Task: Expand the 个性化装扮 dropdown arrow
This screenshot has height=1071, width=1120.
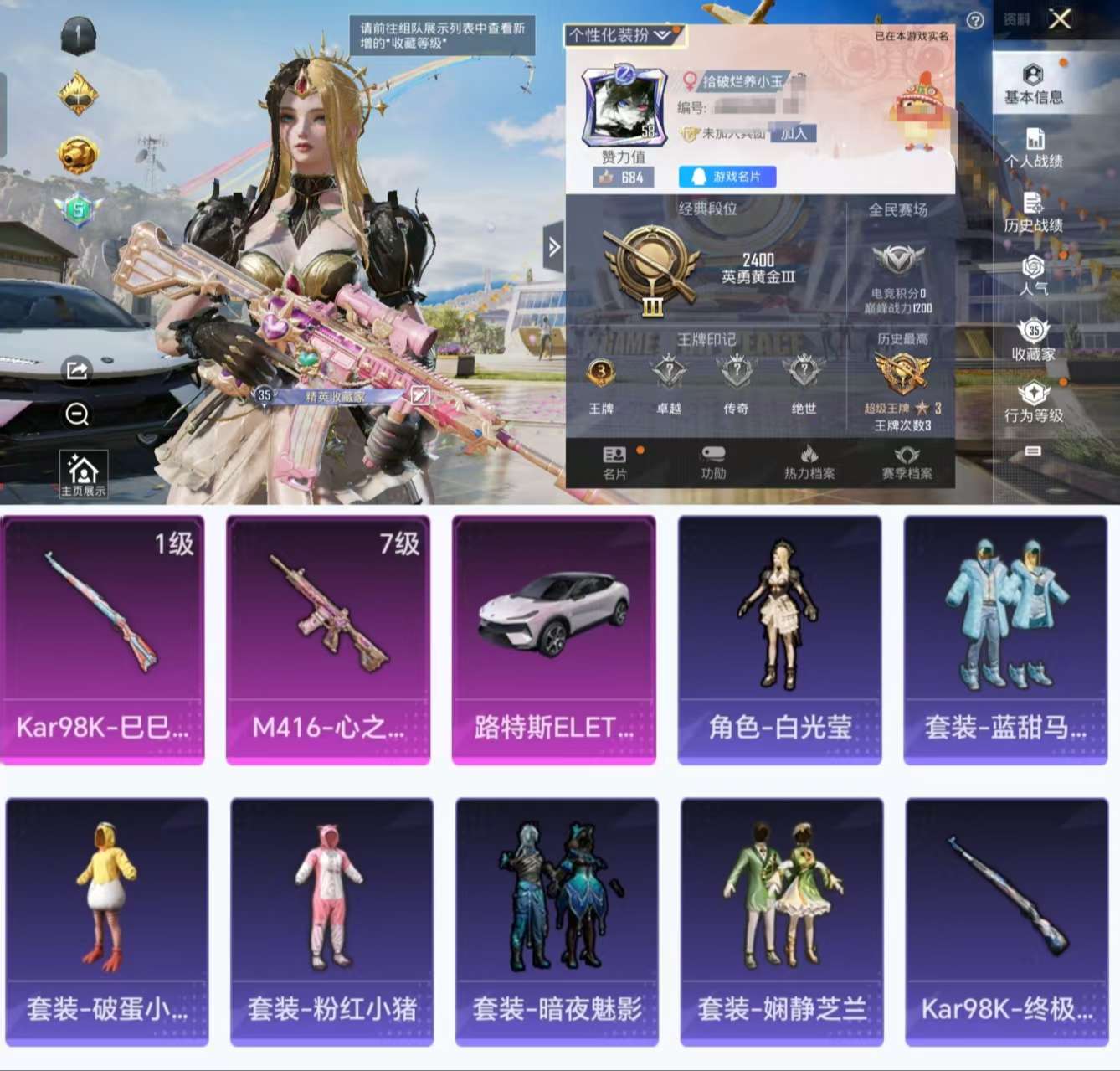Action: [664, 35]
